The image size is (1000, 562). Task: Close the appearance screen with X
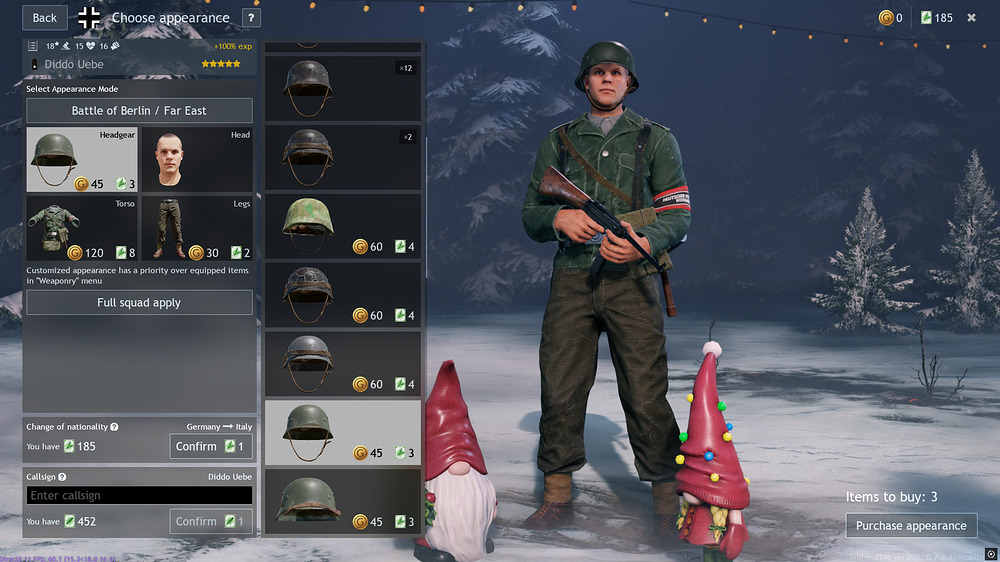tap(971, 17)
